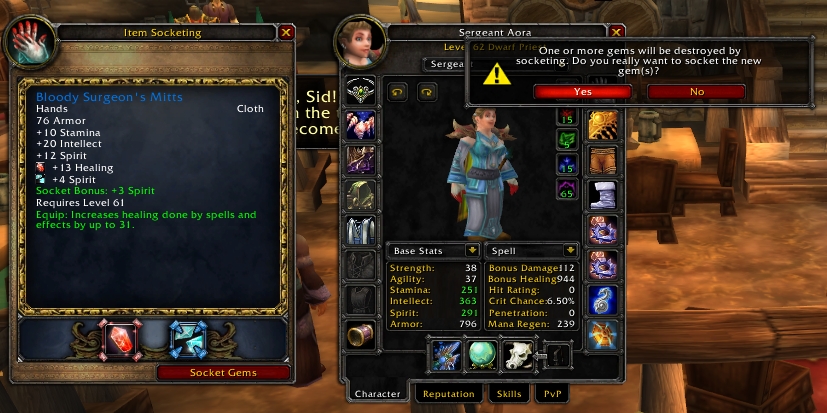Rotate the character model right
Image resolution: width=827 pixels, height=413 pixels.
click(427, 92)
